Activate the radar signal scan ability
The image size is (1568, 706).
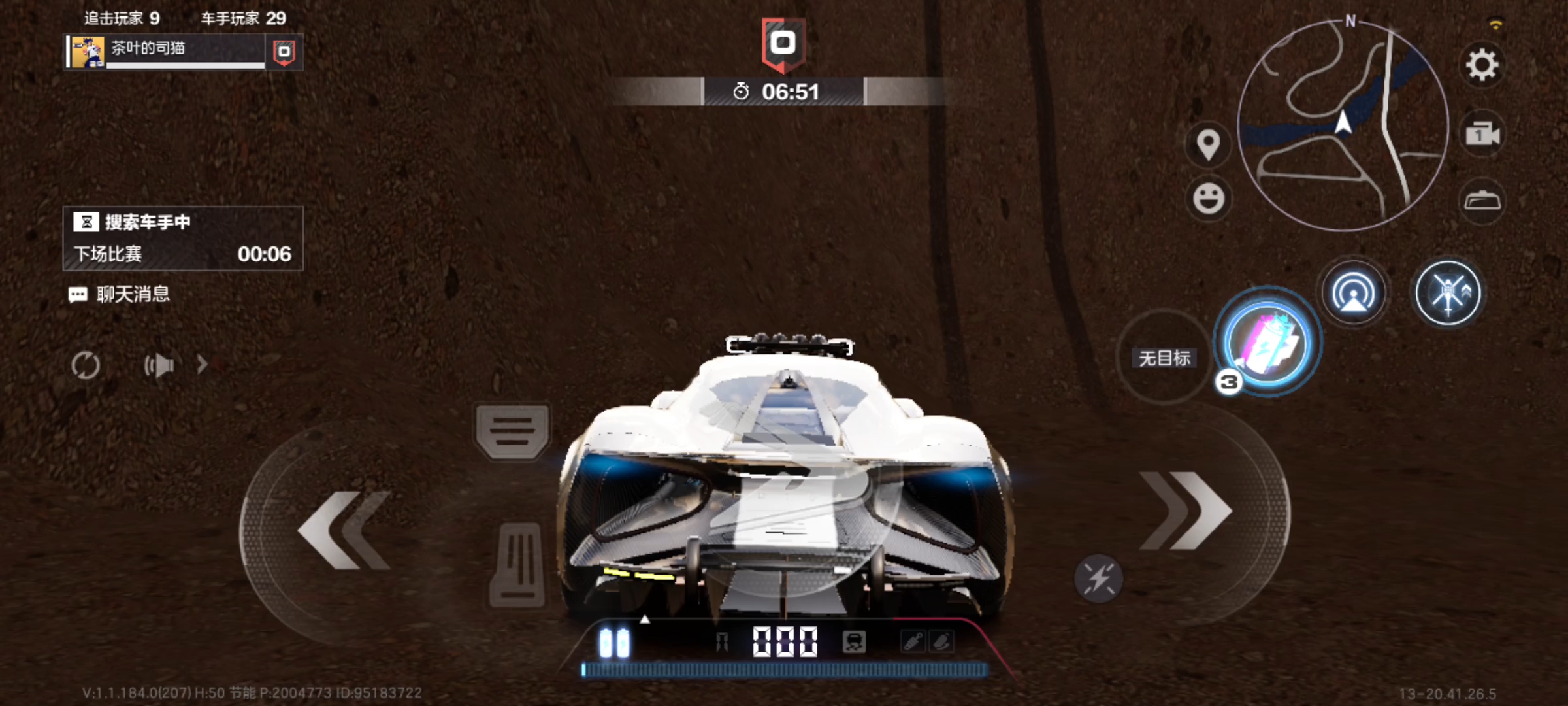pos(1354,293)
